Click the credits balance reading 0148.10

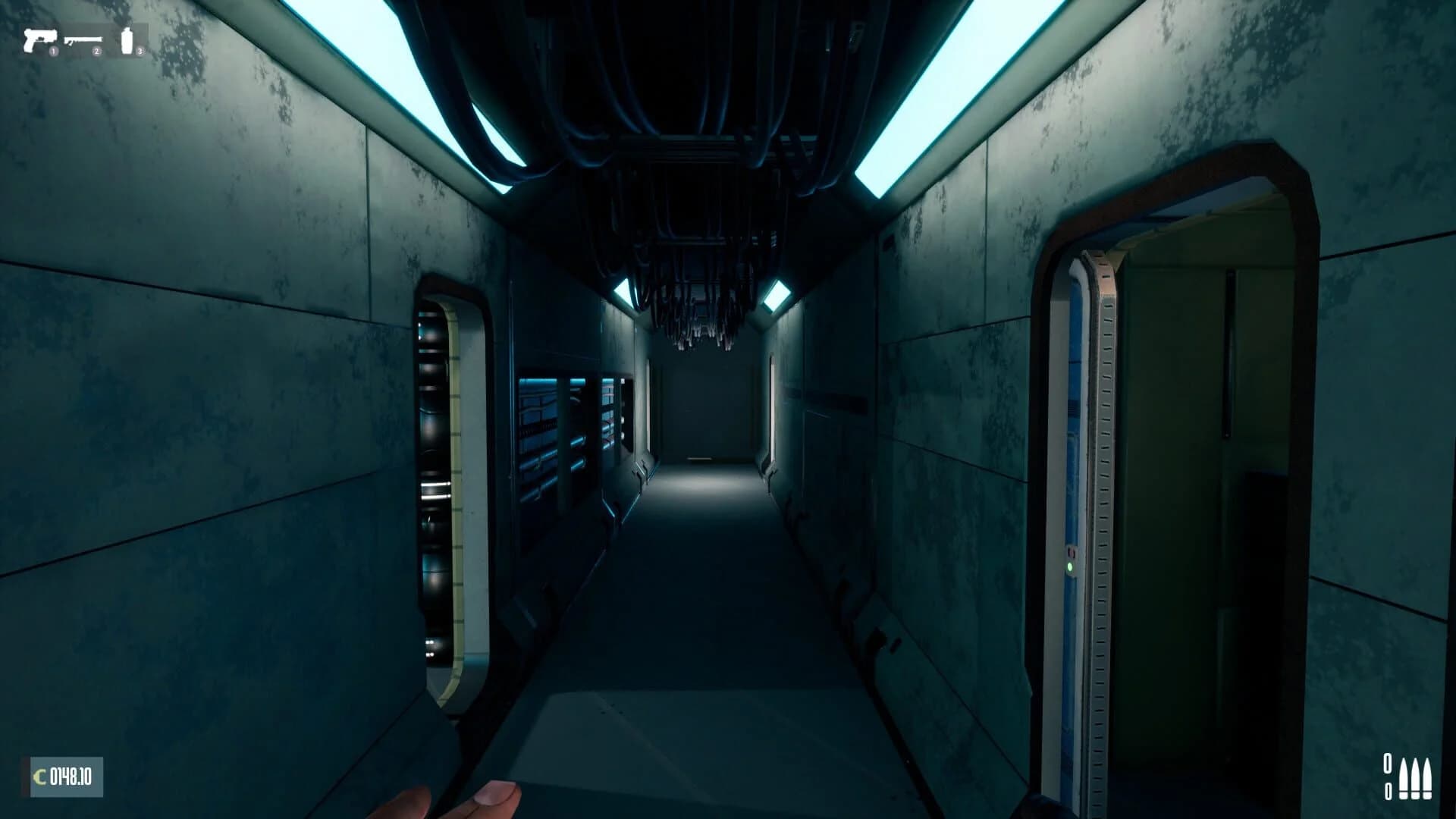(x=72, y=776)
